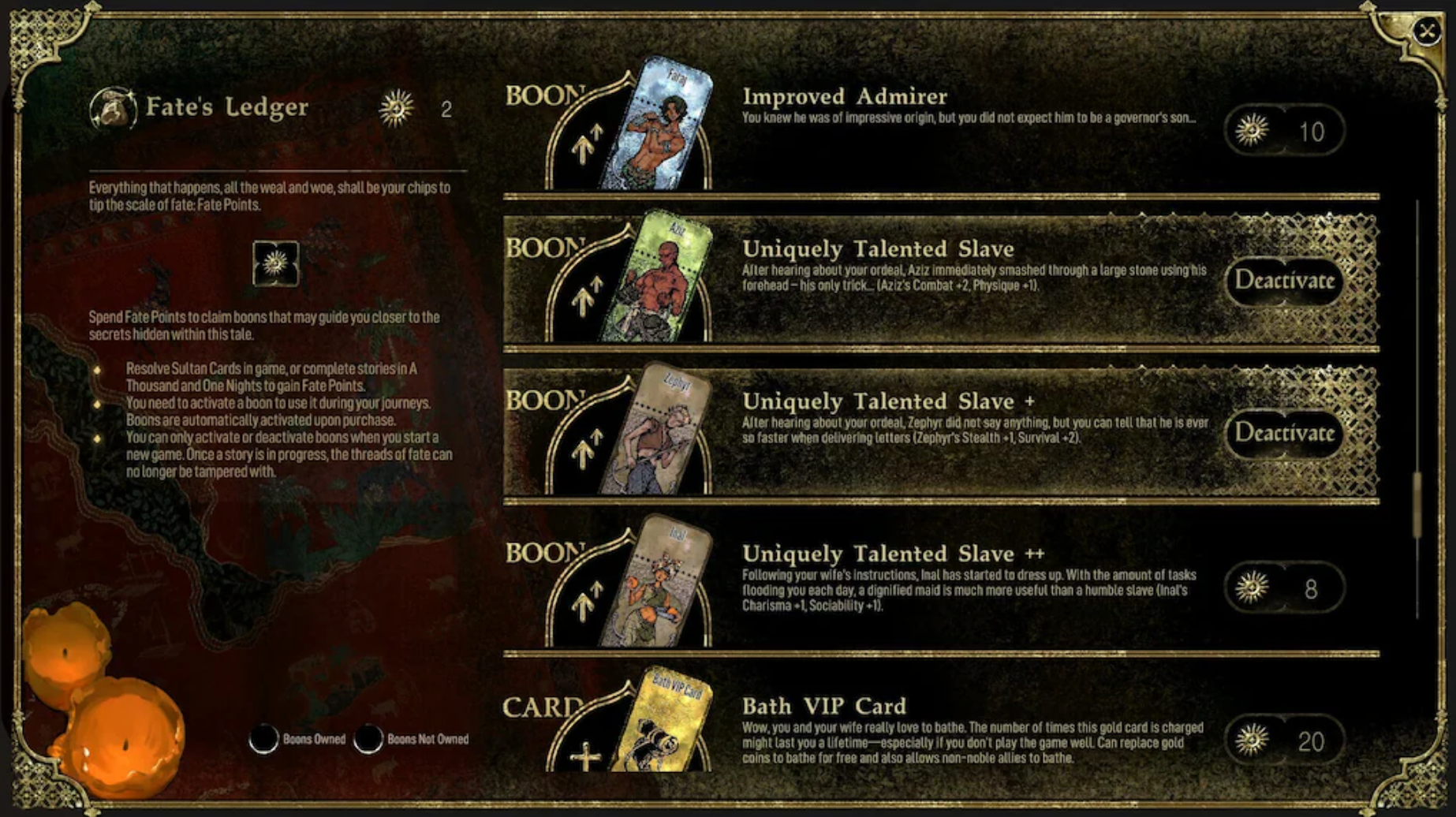This screenshot has width=1456, height=817.
Task: Enable the Boons Not Owned filter
Action: pos(368,739)
